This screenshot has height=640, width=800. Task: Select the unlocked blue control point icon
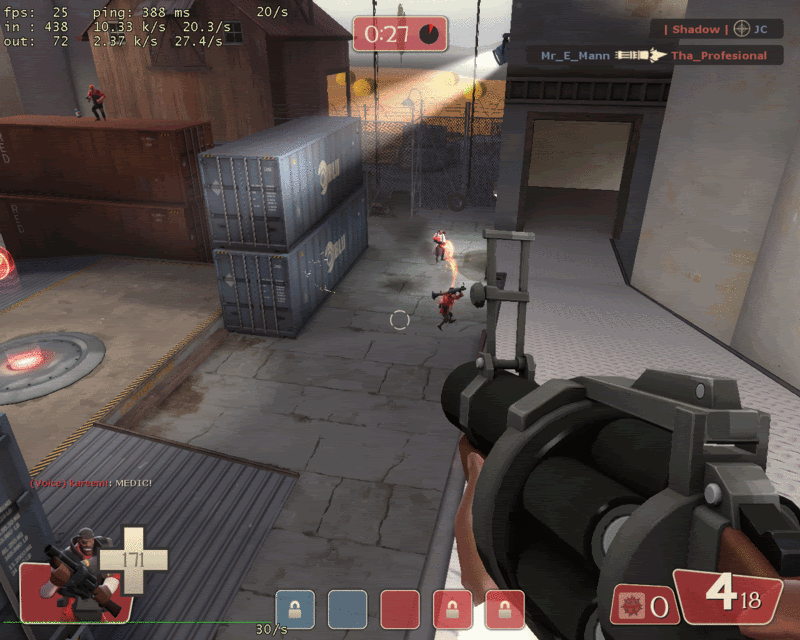point(347,609)
